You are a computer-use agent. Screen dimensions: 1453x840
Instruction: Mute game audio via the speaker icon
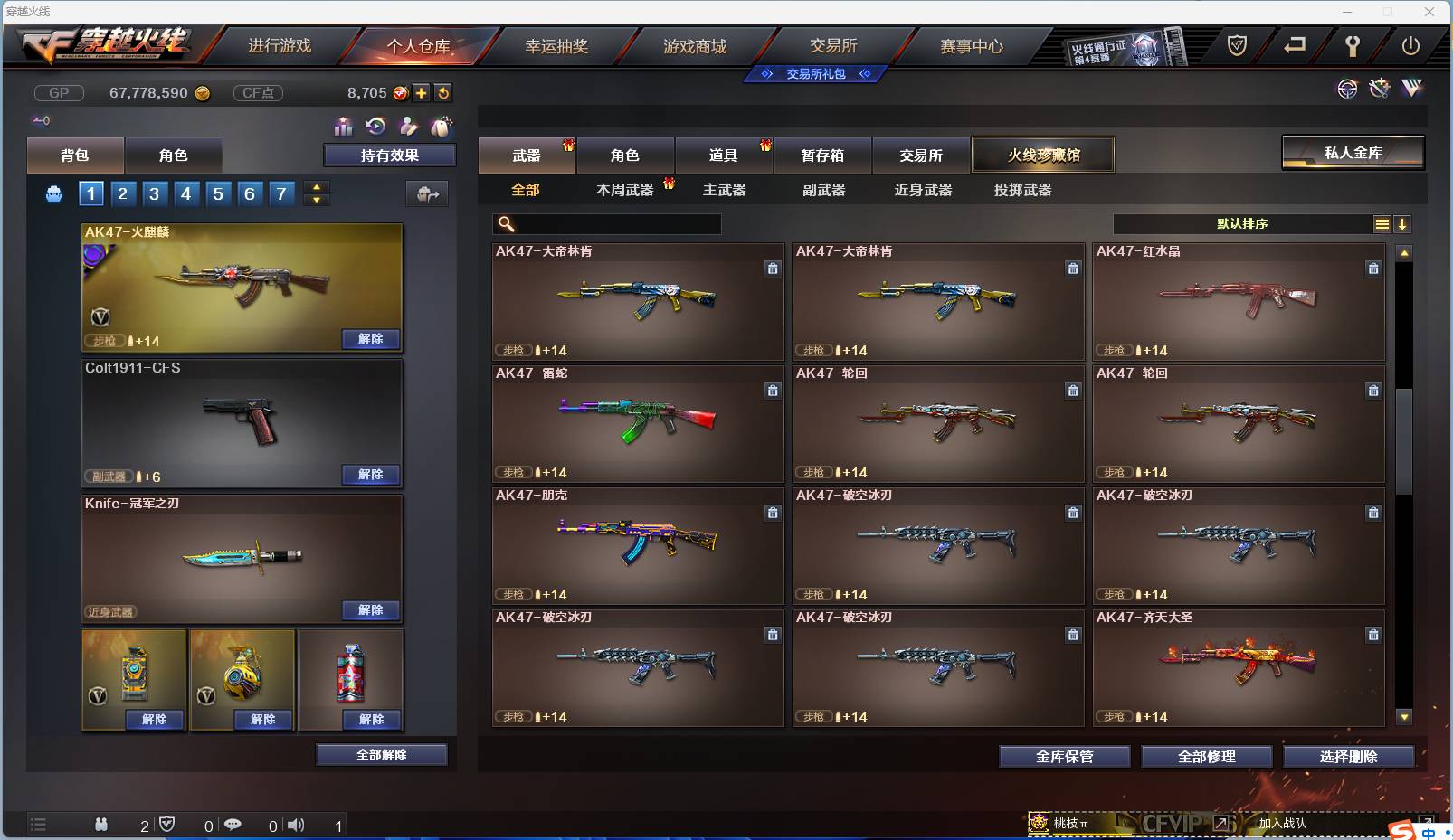pyautogui.click(x=296, y=825)
